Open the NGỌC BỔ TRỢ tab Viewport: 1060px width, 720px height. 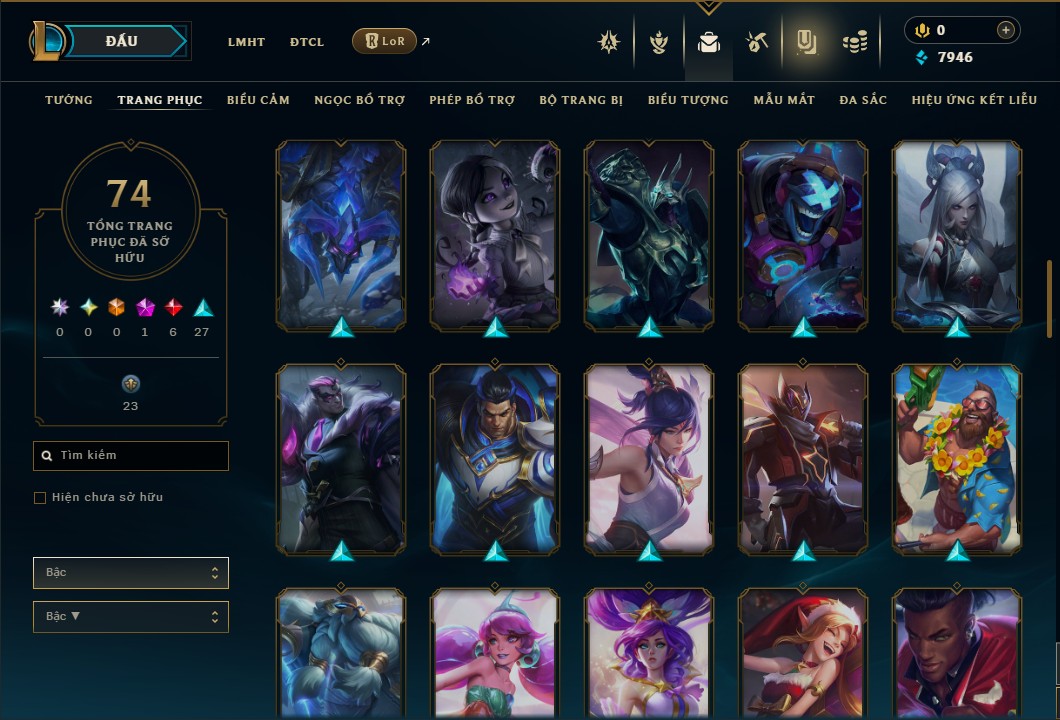click(359, 100)
